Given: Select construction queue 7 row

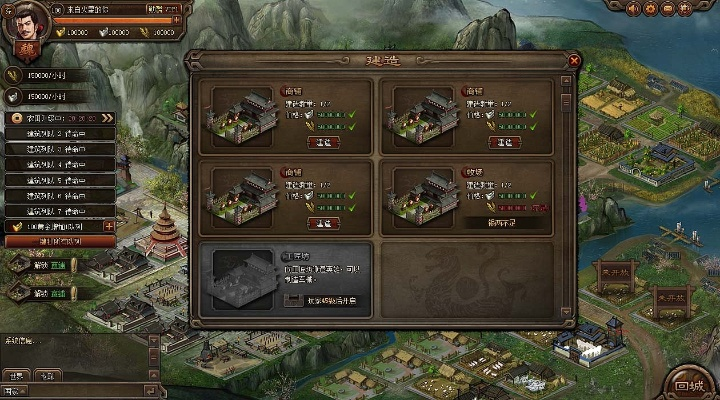Looking at the screenshot, I should (x=60, y=211).
